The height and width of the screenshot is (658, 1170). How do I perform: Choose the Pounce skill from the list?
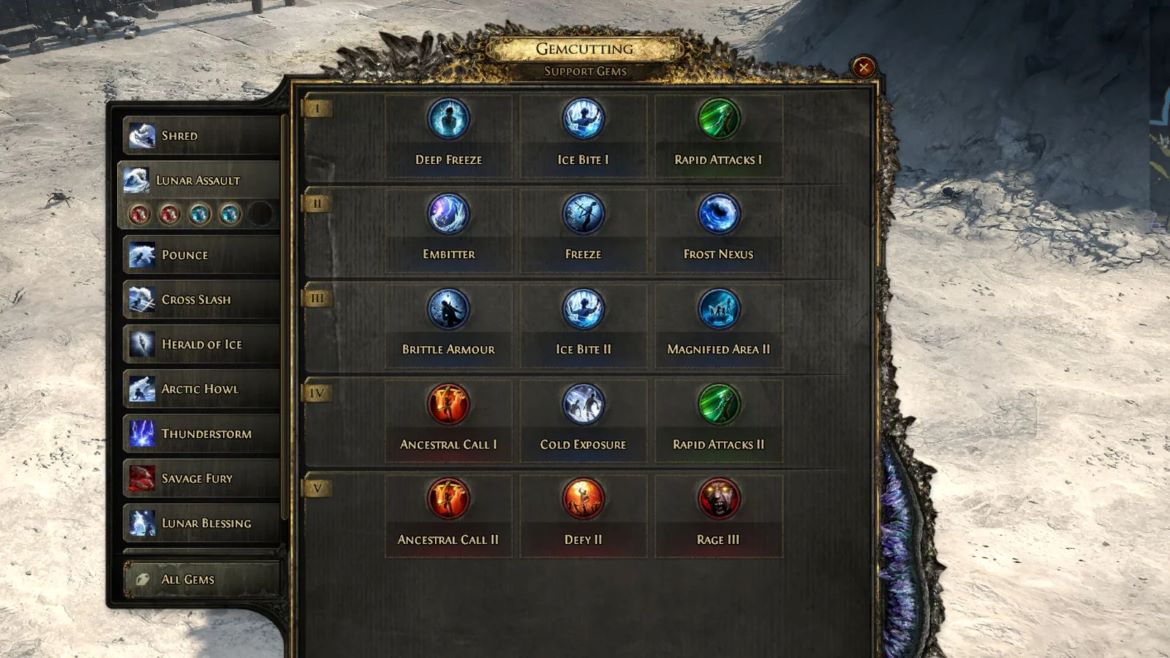pos(200,255)
